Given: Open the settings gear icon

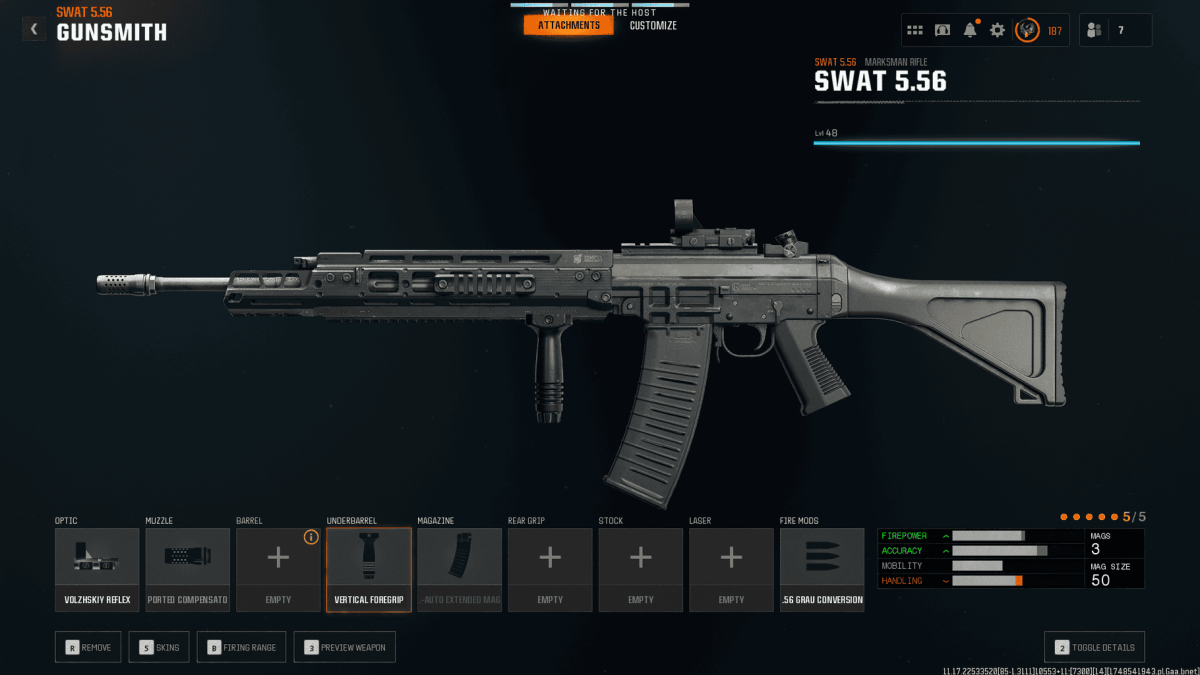Looking at the screenshot, I should click(x=997, y=30).
